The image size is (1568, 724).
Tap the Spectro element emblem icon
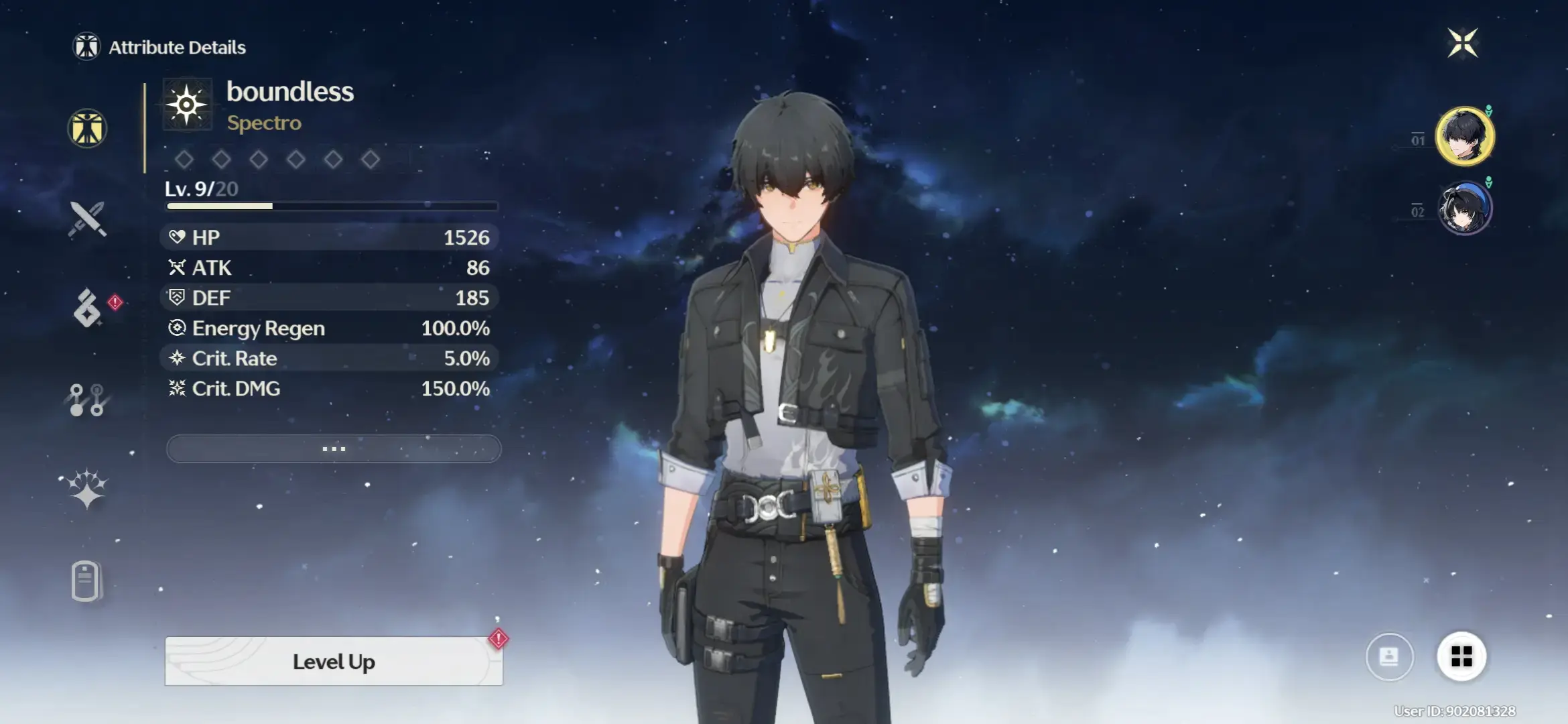click(187, 105)
